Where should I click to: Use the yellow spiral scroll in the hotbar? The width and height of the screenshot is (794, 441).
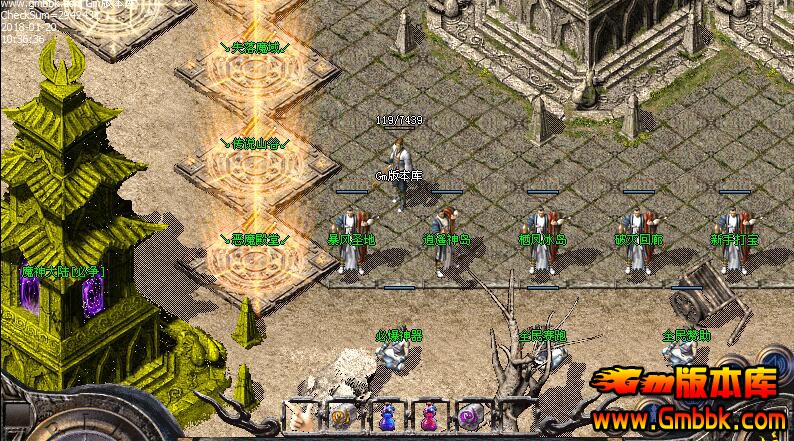coord(341,417)
